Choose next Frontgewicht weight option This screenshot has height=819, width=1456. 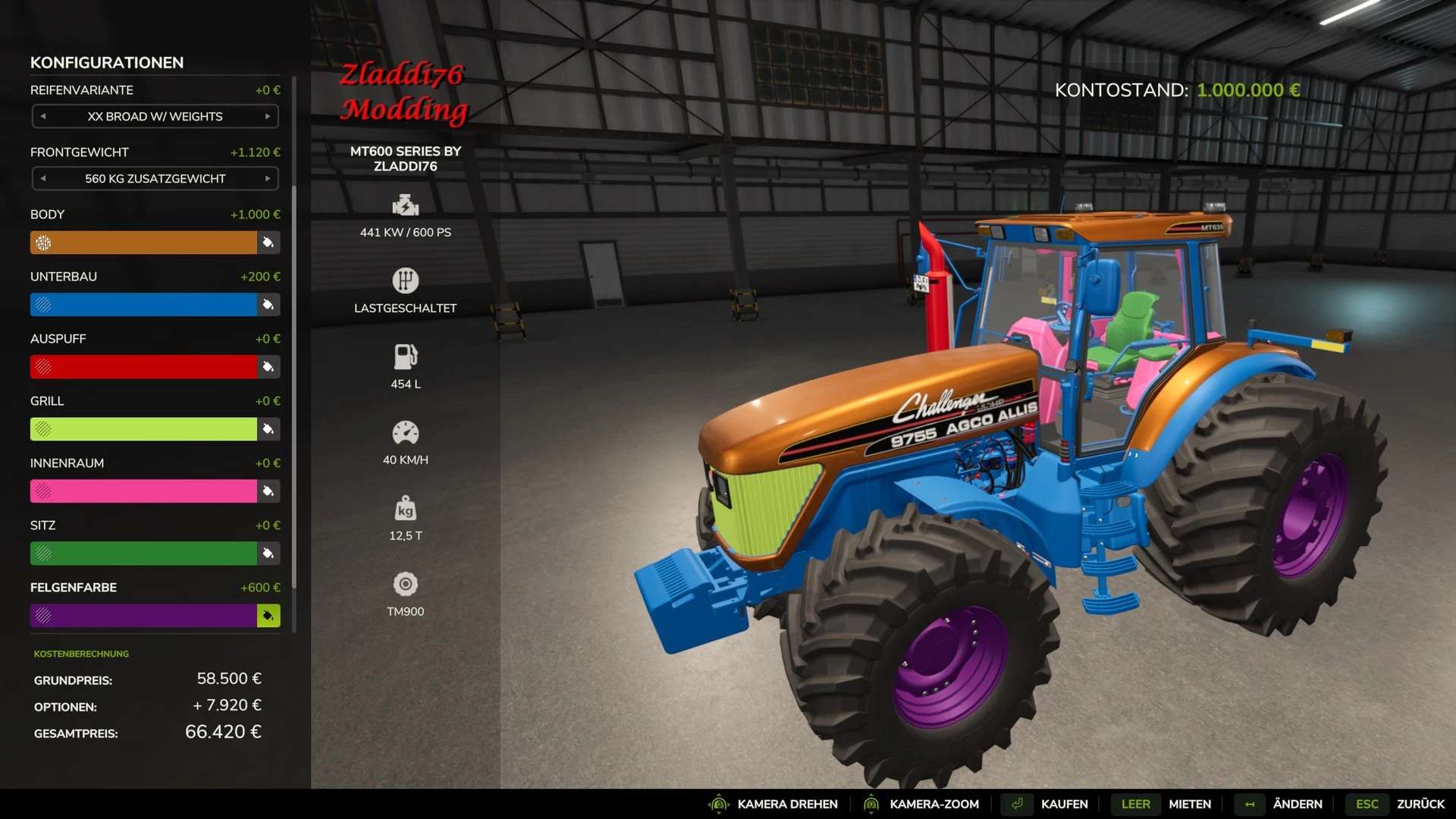268,179
